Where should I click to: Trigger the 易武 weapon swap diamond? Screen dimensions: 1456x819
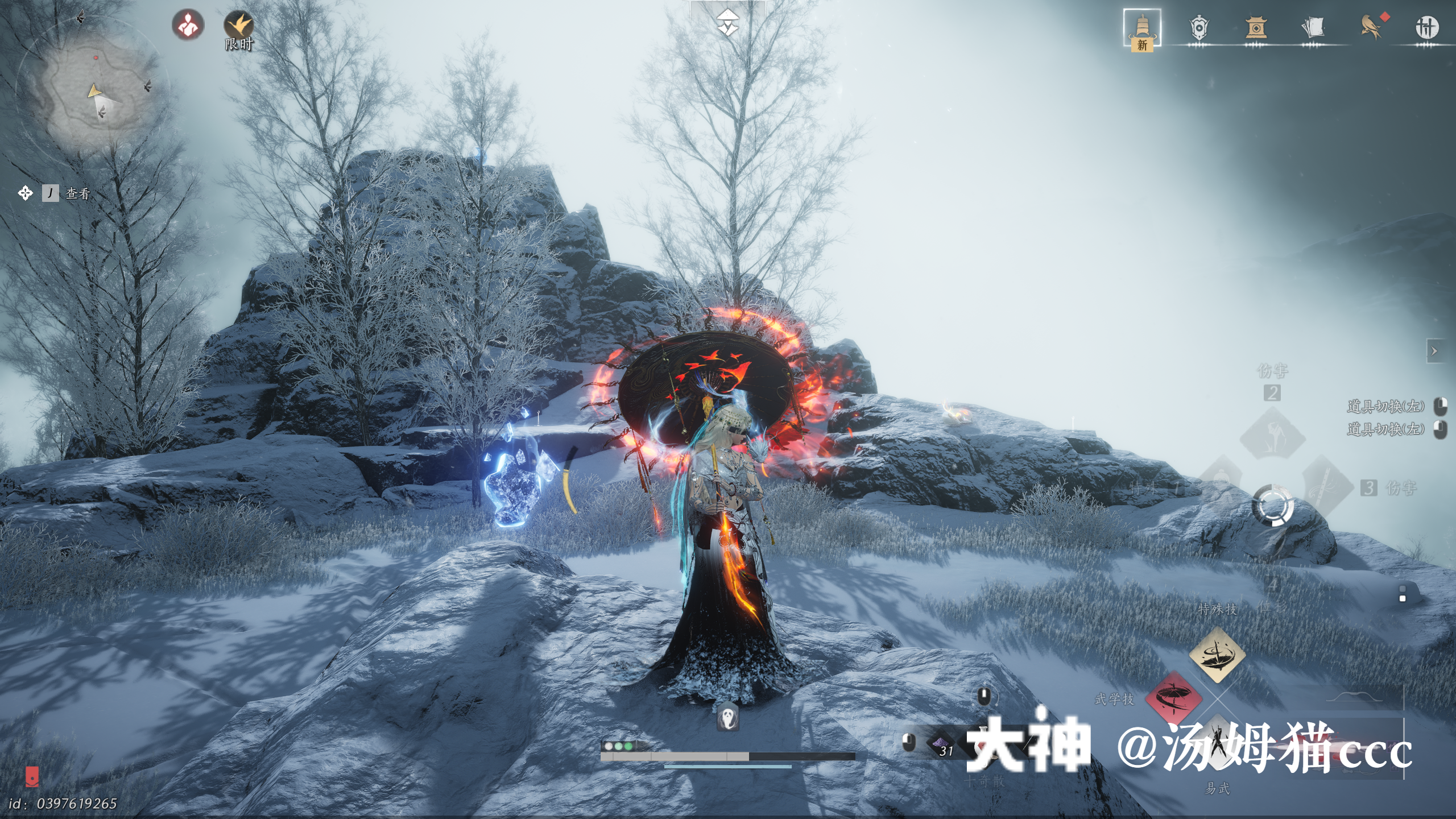1217,745
